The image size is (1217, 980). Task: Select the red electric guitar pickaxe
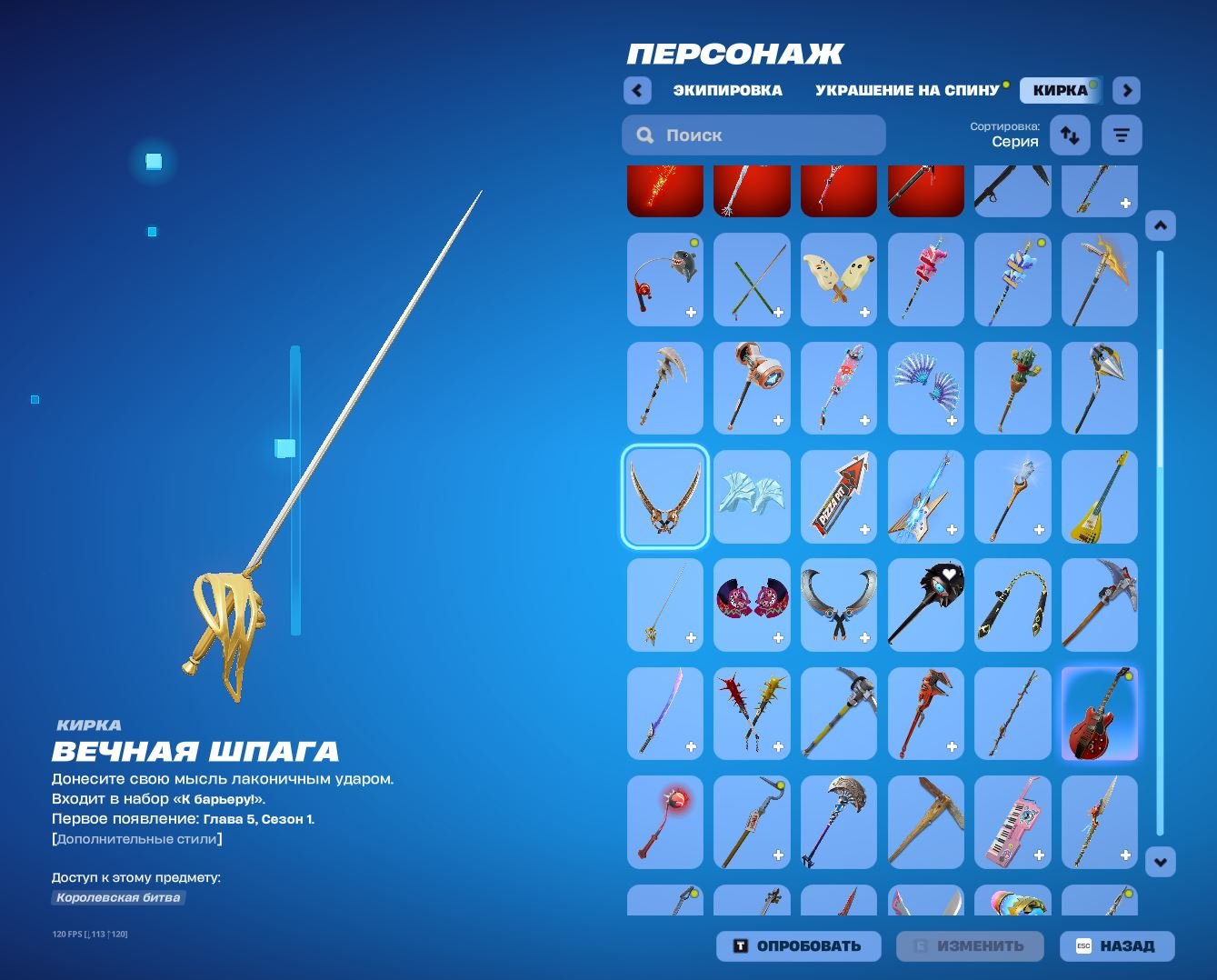1099,714
